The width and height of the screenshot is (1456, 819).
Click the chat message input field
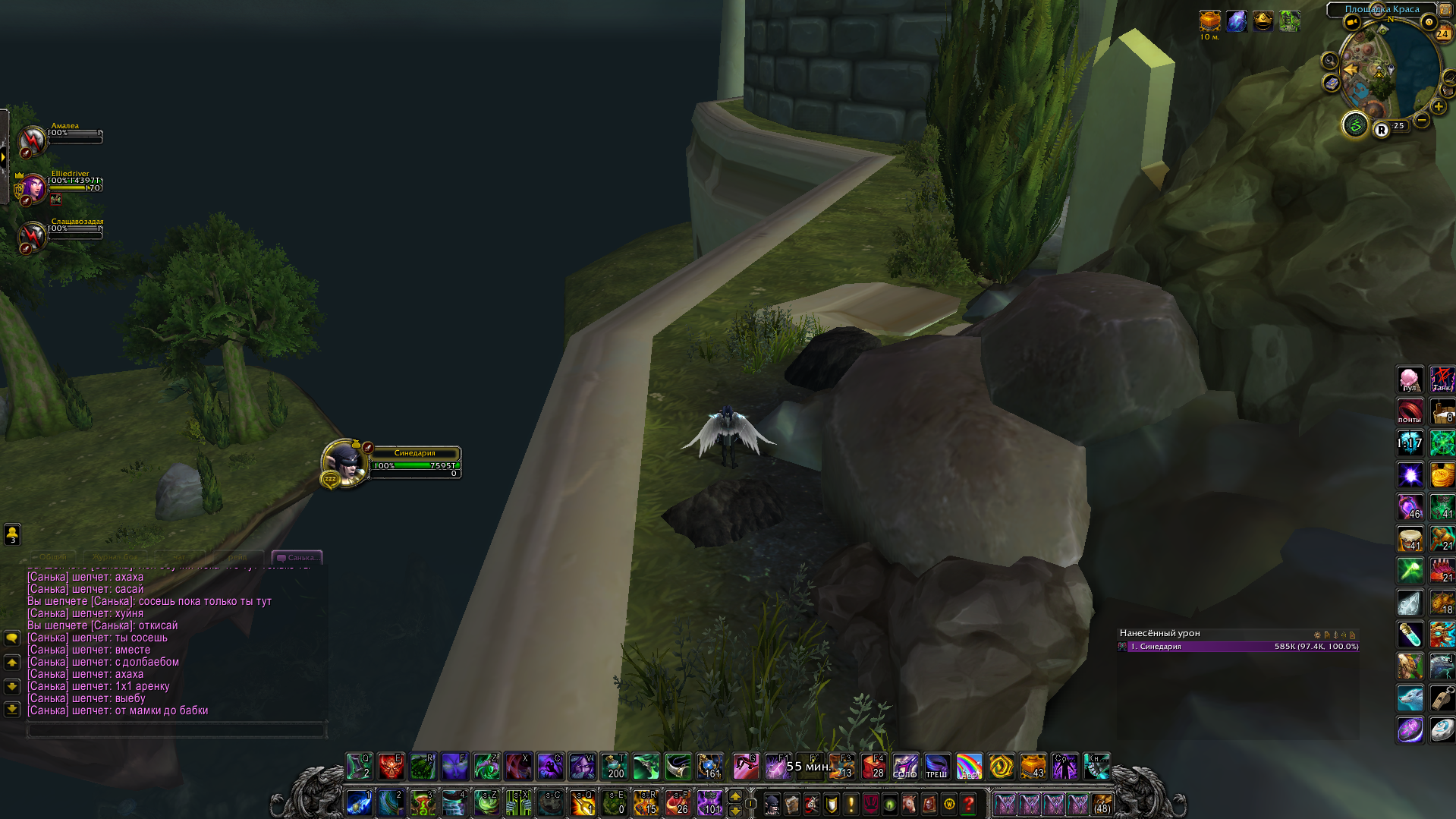click(x=176, y=730)
